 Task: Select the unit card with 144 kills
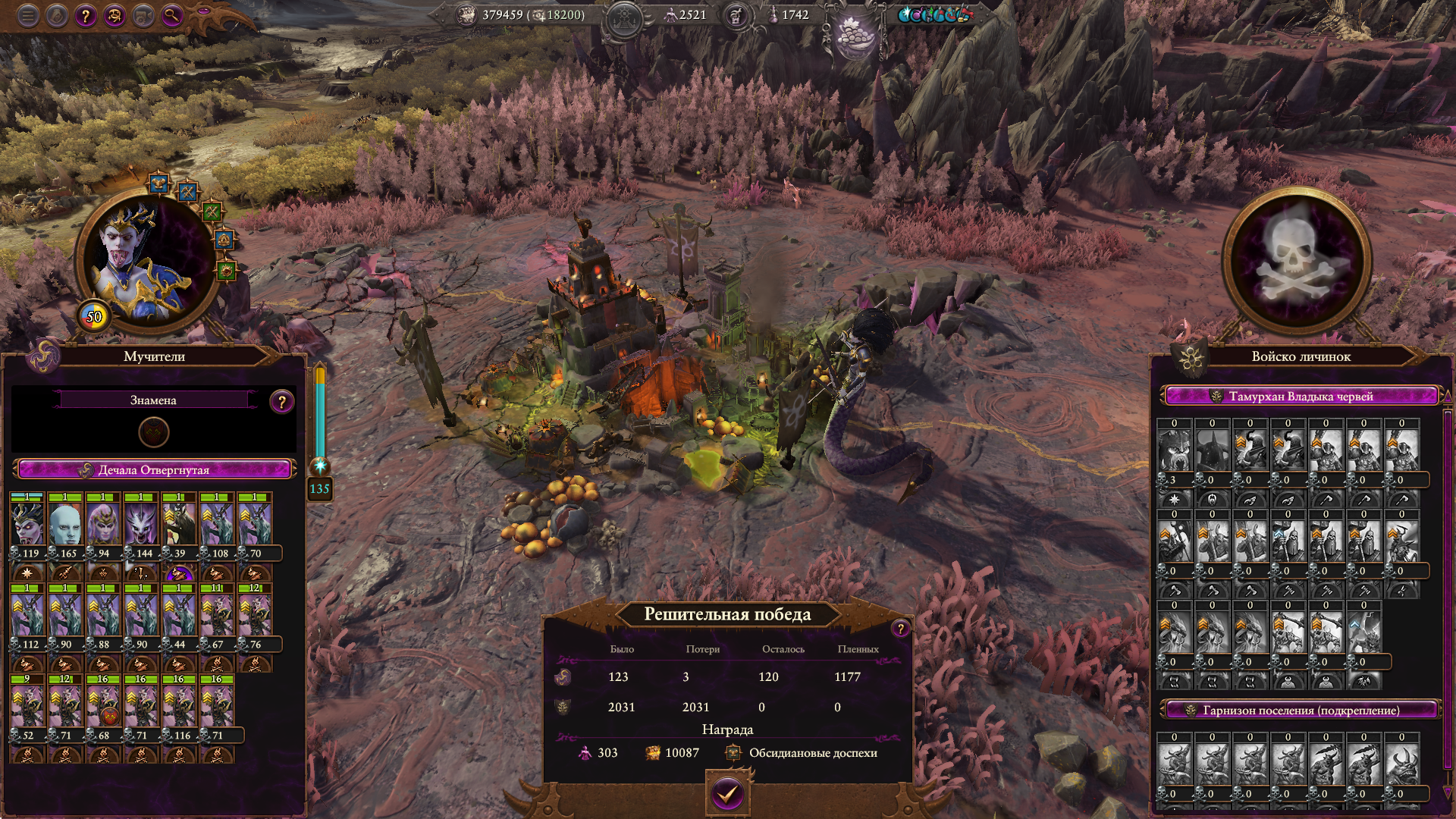pyautogui.click(x=141, y=524)
